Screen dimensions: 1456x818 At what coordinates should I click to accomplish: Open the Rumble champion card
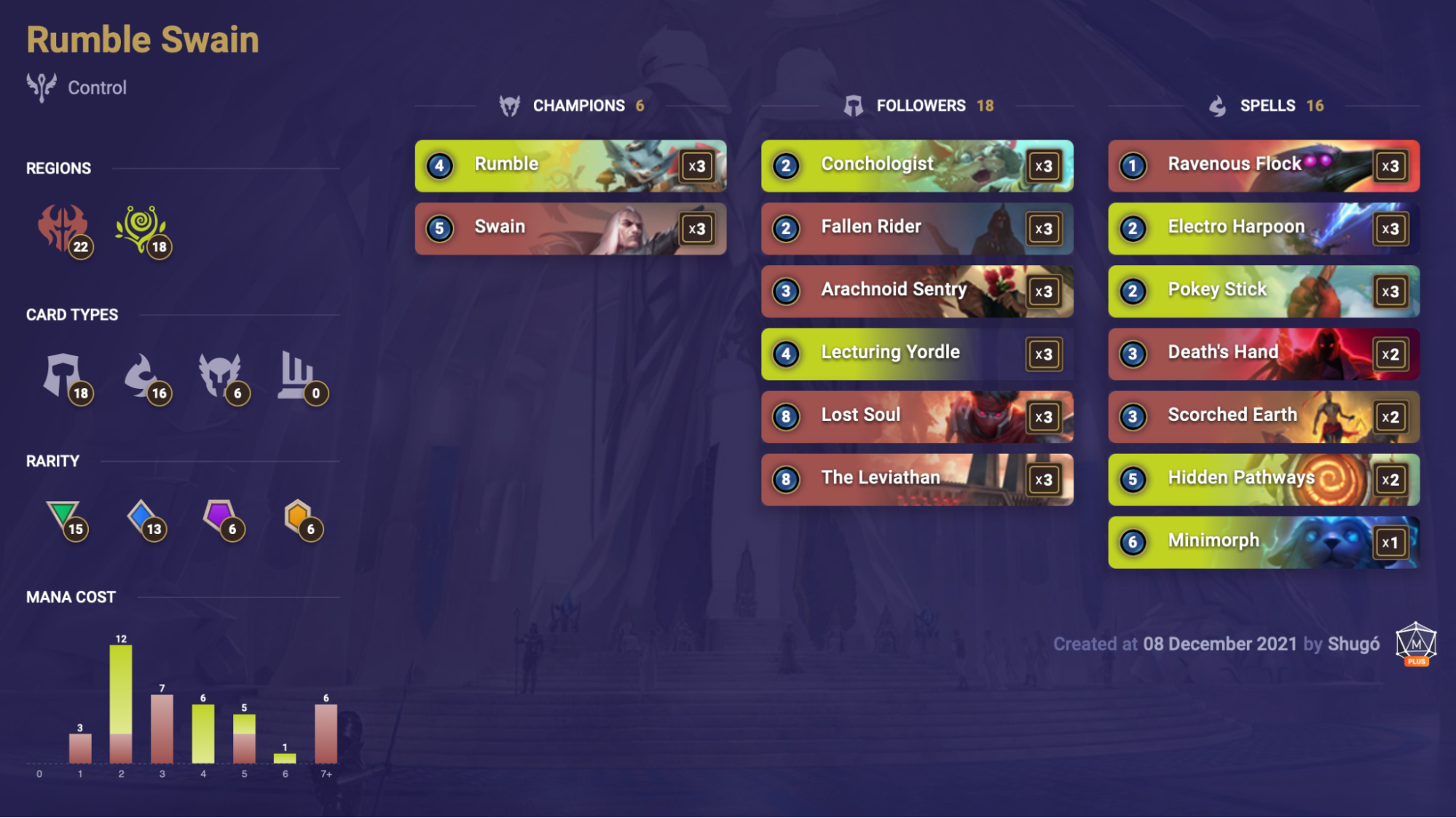[570, 165]
